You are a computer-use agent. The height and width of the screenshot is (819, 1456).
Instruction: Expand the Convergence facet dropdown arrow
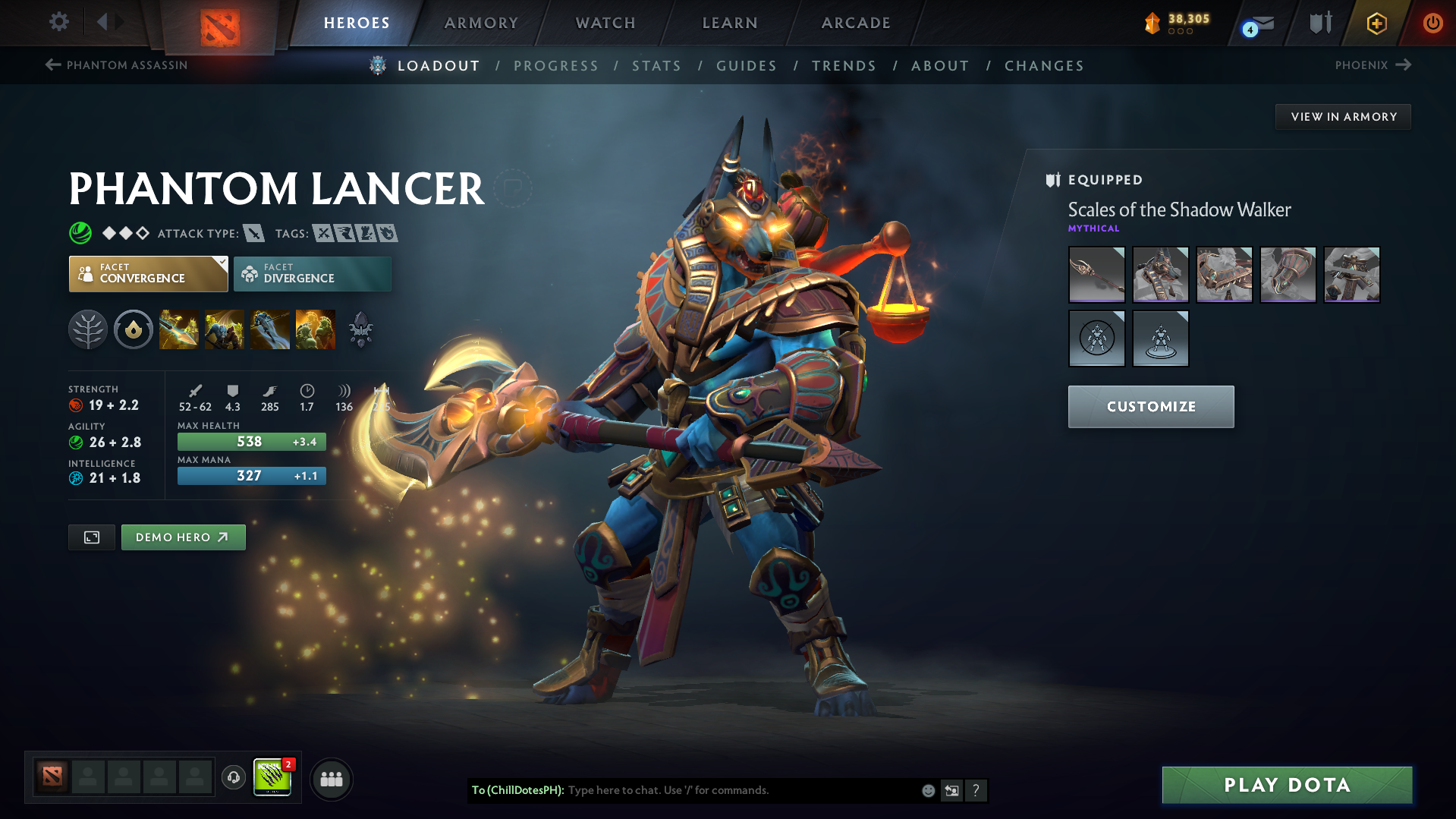tap(221, 262)
